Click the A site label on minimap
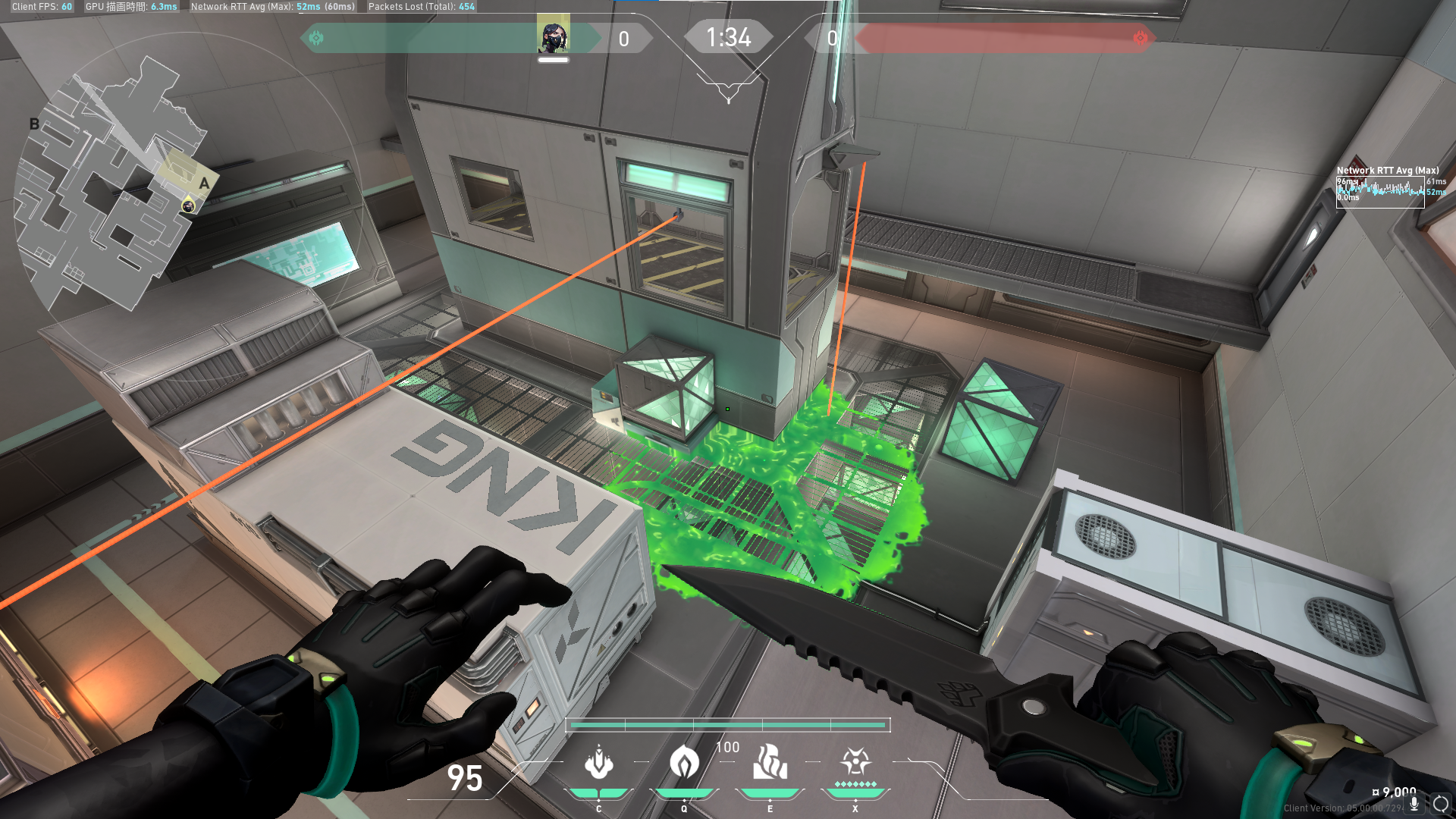 point(204,184)
